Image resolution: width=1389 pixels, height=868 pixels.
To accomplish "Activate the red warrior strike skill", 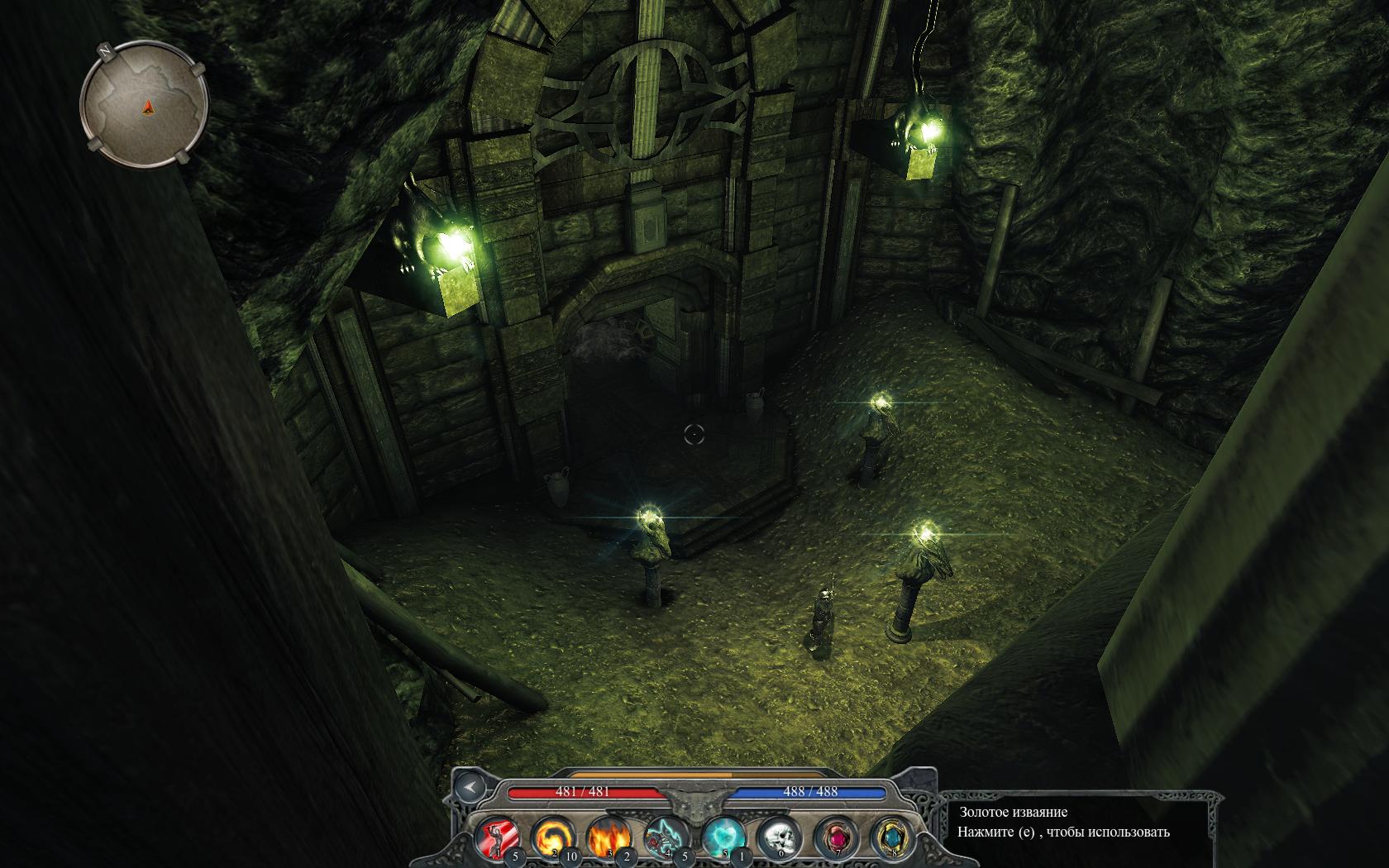I will [x=496, y=837].
